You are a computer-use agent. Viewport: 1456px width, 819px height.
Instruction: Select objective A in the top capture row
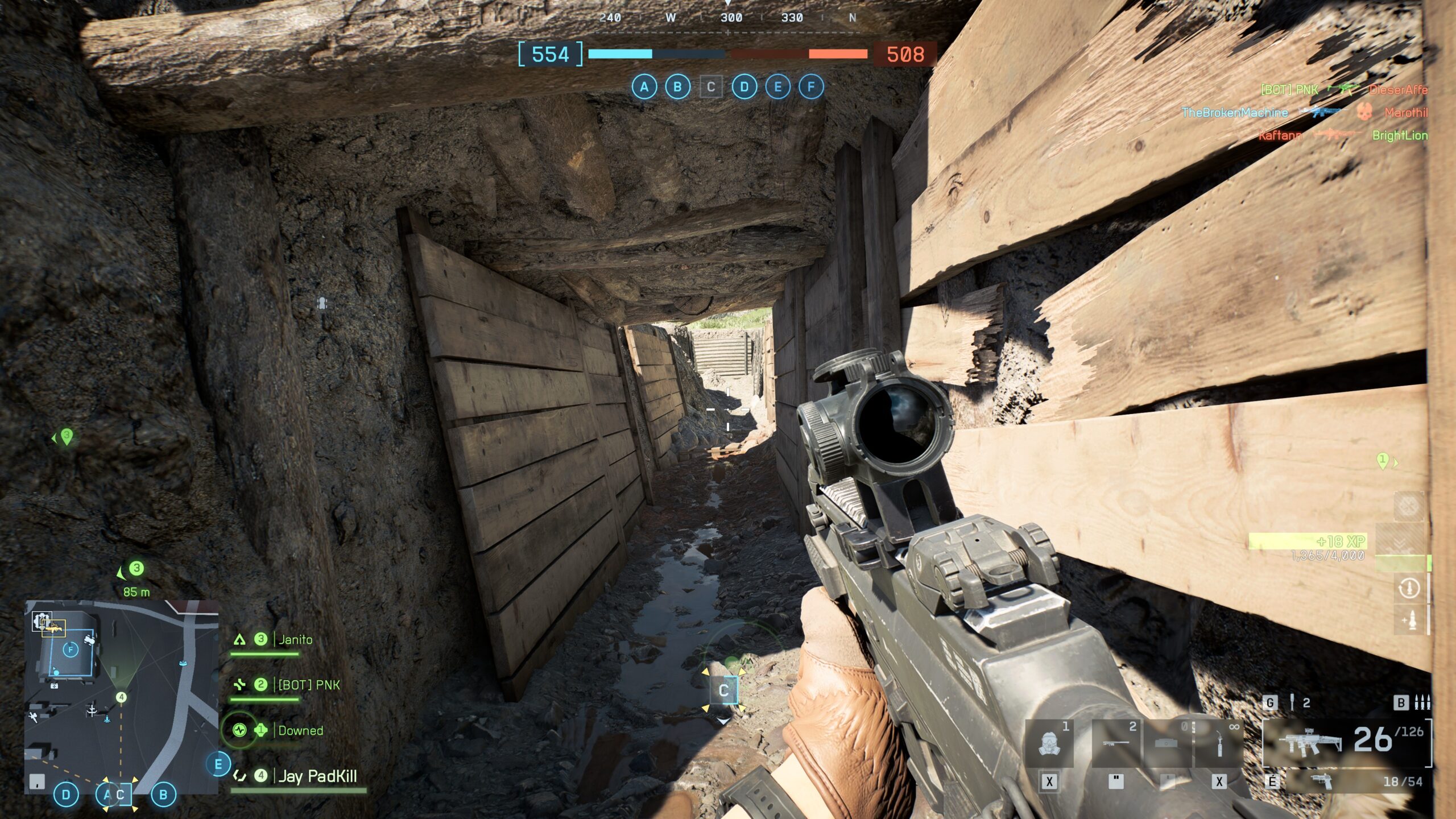pyautogui.click(x=644, y=87)
